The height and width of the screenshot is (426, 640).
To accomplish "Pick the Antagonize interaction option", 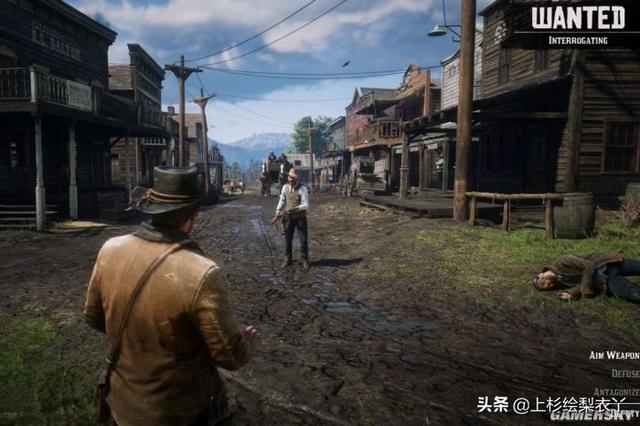I will pyautogui.click(x=614, y=391).
